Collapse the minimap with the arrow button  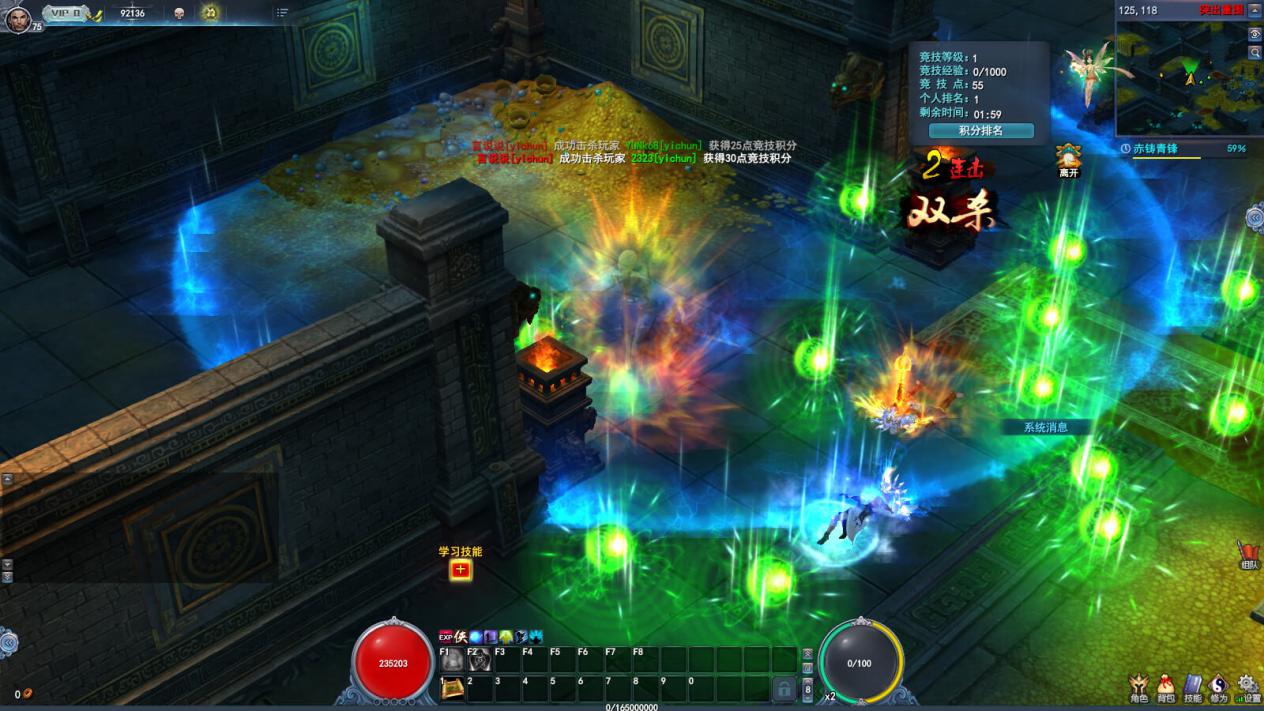tap(1255, 10)
